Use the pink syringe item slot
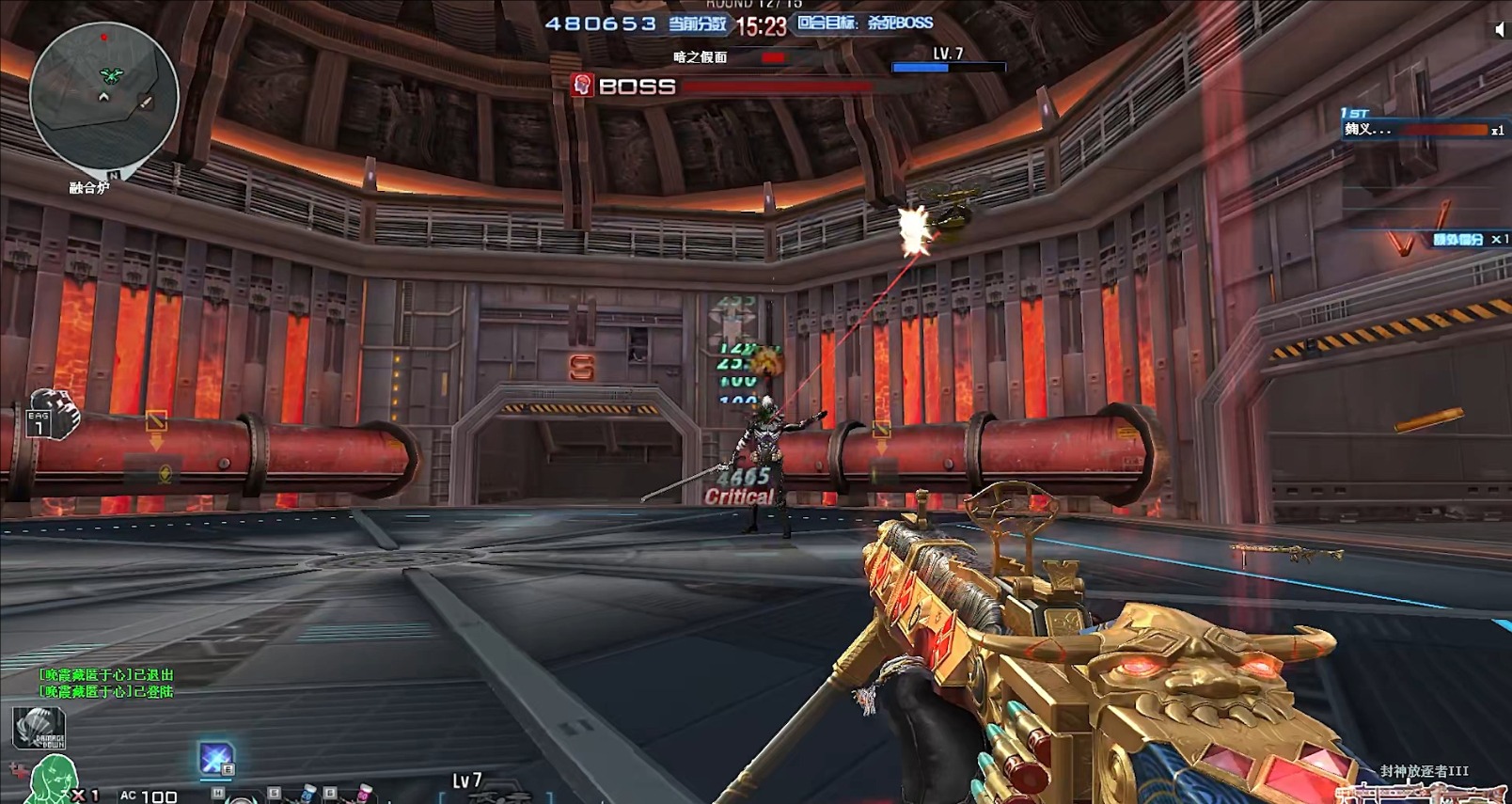Image resolution: width=1512 pixels, height=804 pixels. [363, 794]
